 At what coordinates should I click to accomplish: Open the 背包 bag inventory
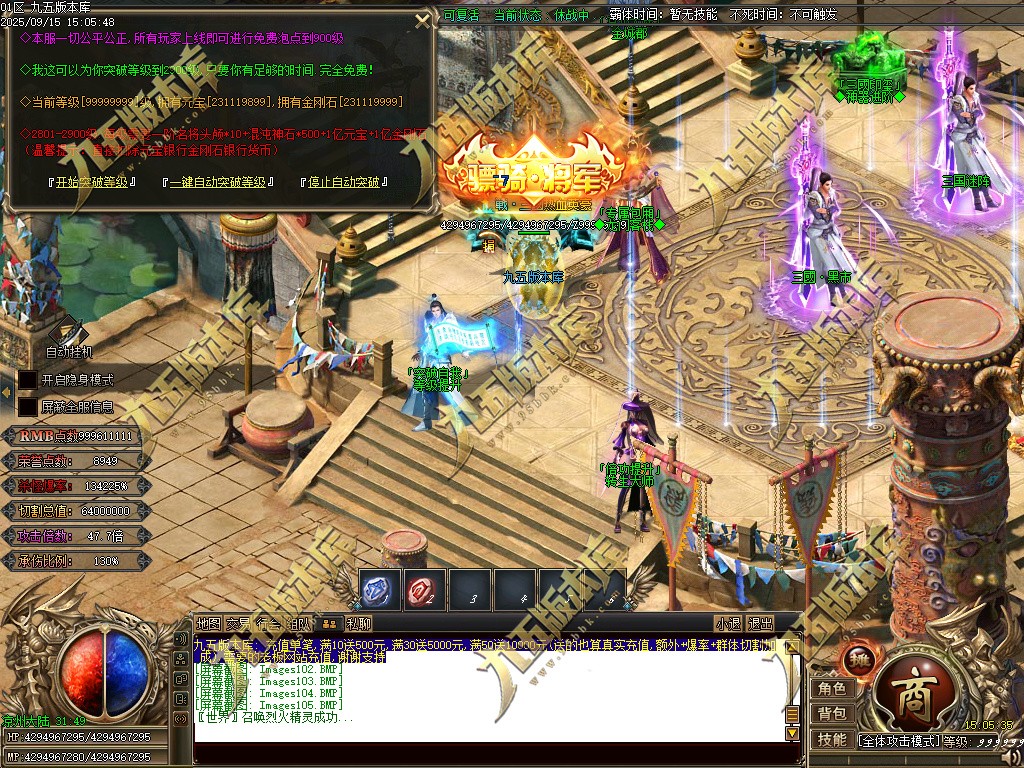832,714
